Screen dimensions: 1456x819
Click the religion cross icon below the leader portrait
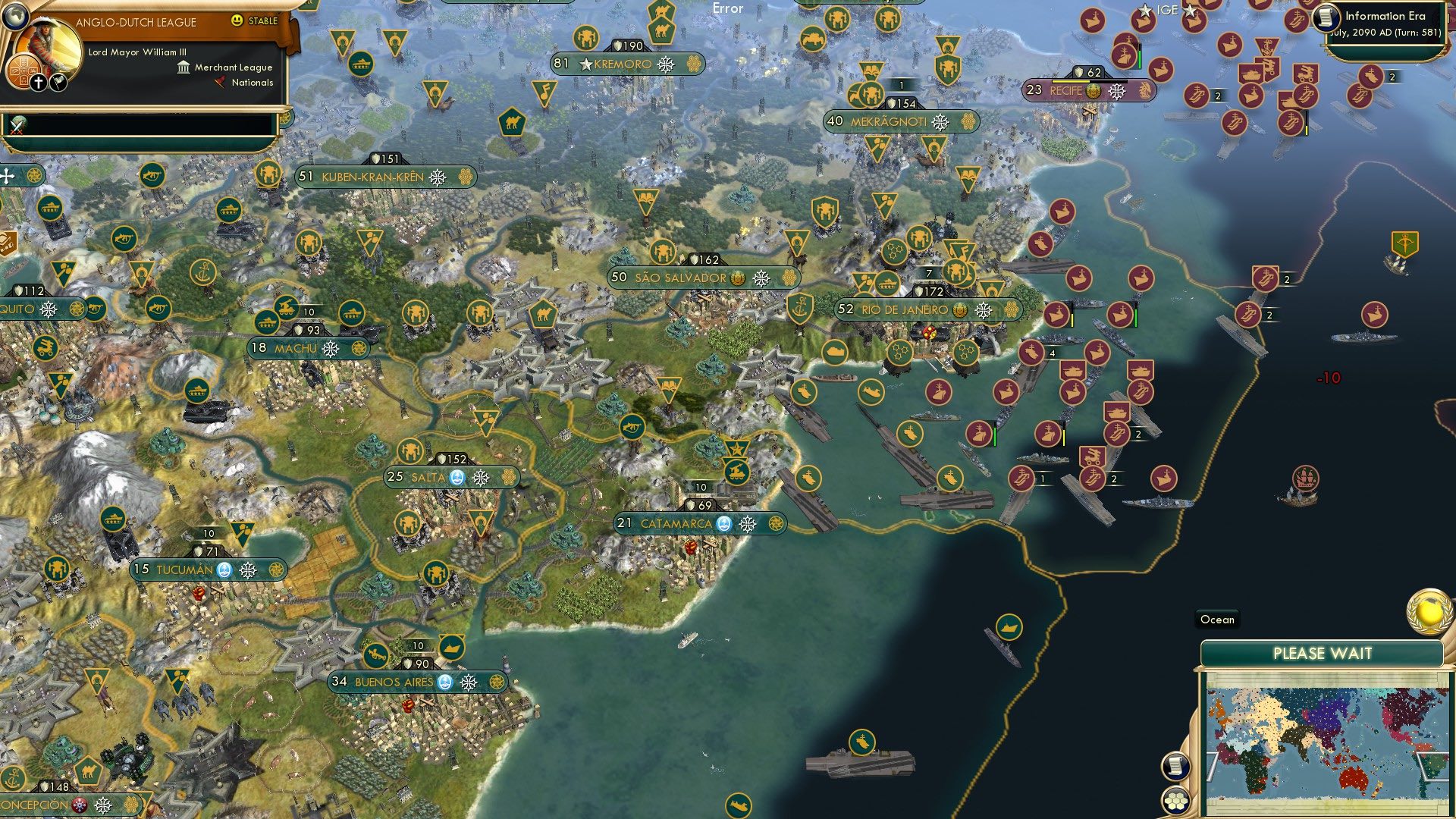tap(38, 82)
